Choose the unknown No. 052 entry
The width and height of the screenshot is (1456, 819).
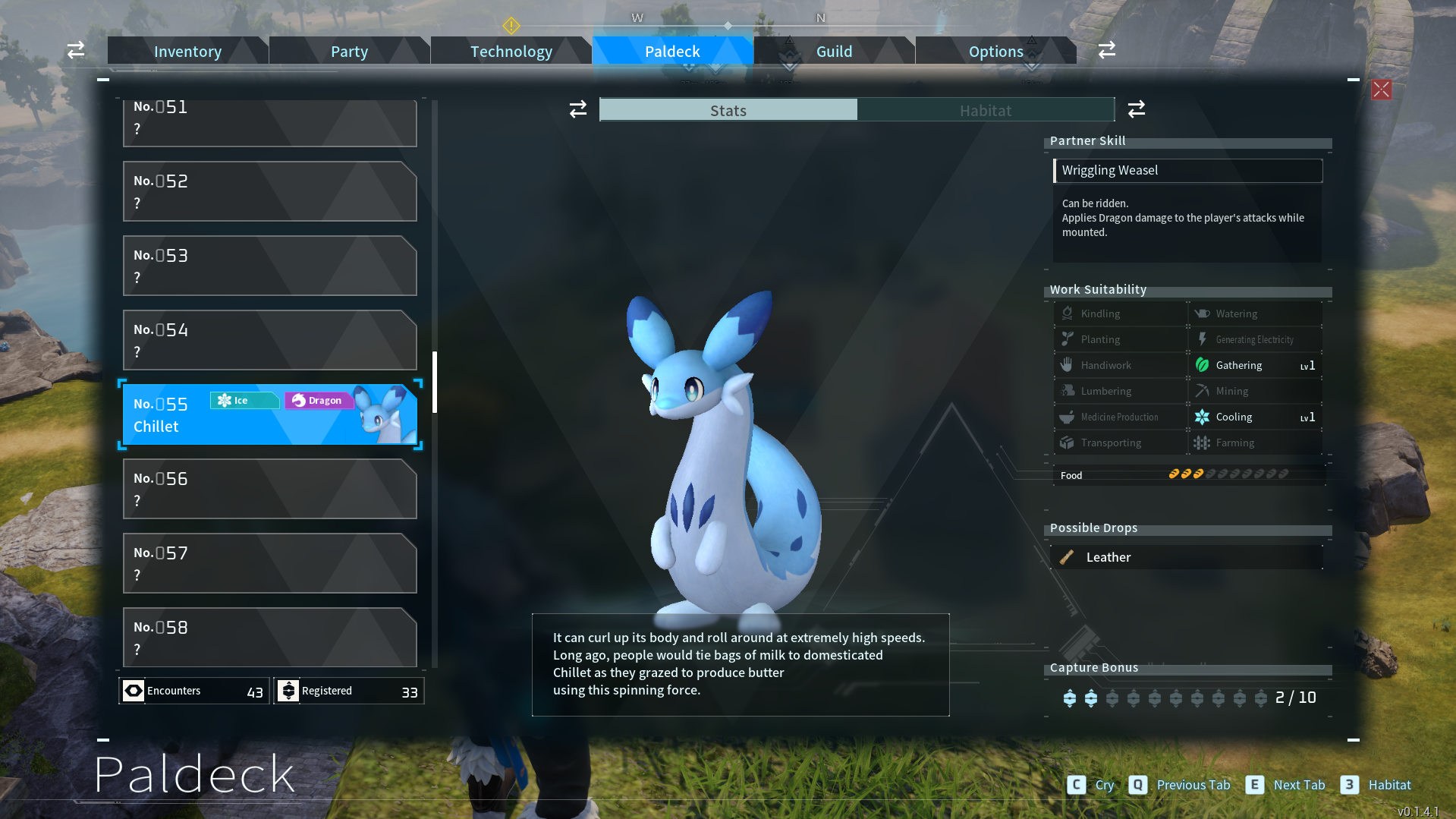[x=269, y=191]
